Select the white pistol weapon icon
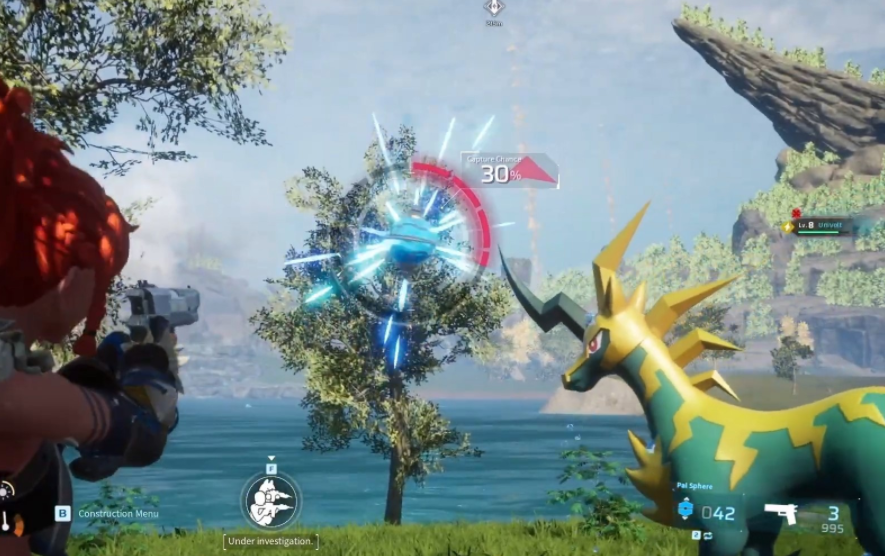 click(780, 513)
